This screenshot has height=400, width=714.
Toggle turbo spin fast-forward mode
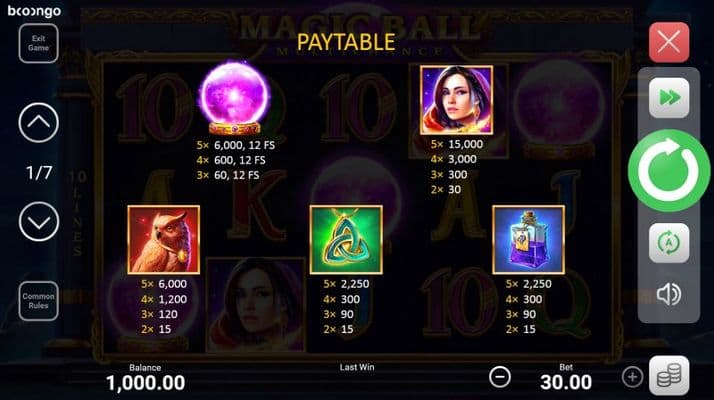pyautogui.click(x=669, y=98)
